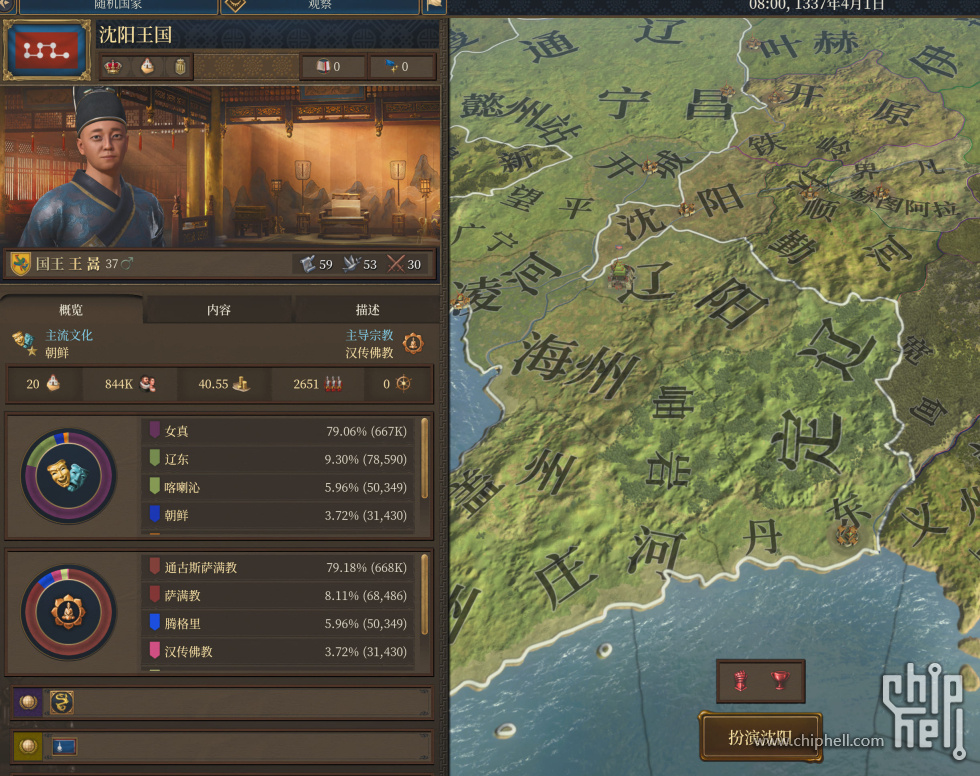Click the crown government icon
Viewport: 980px width, 776px height.
113,67
